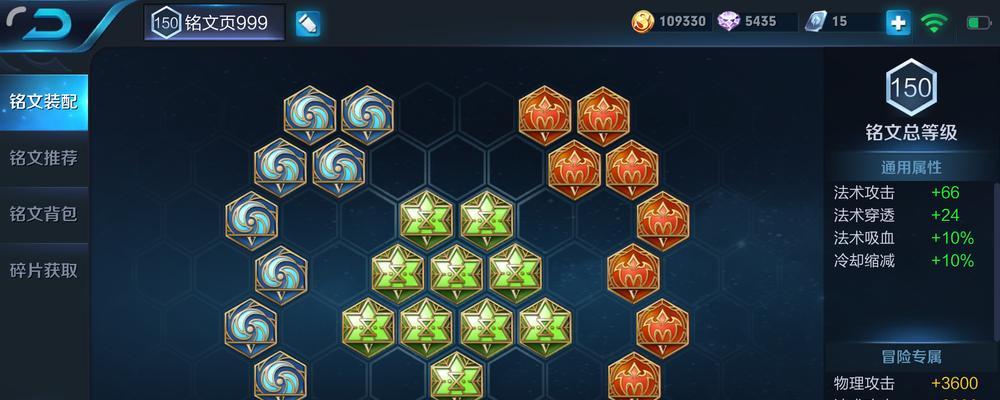Switch to the 铭文装配 tab
The height and width of the screenshot is (400, 1000).
tap(43, 102)
